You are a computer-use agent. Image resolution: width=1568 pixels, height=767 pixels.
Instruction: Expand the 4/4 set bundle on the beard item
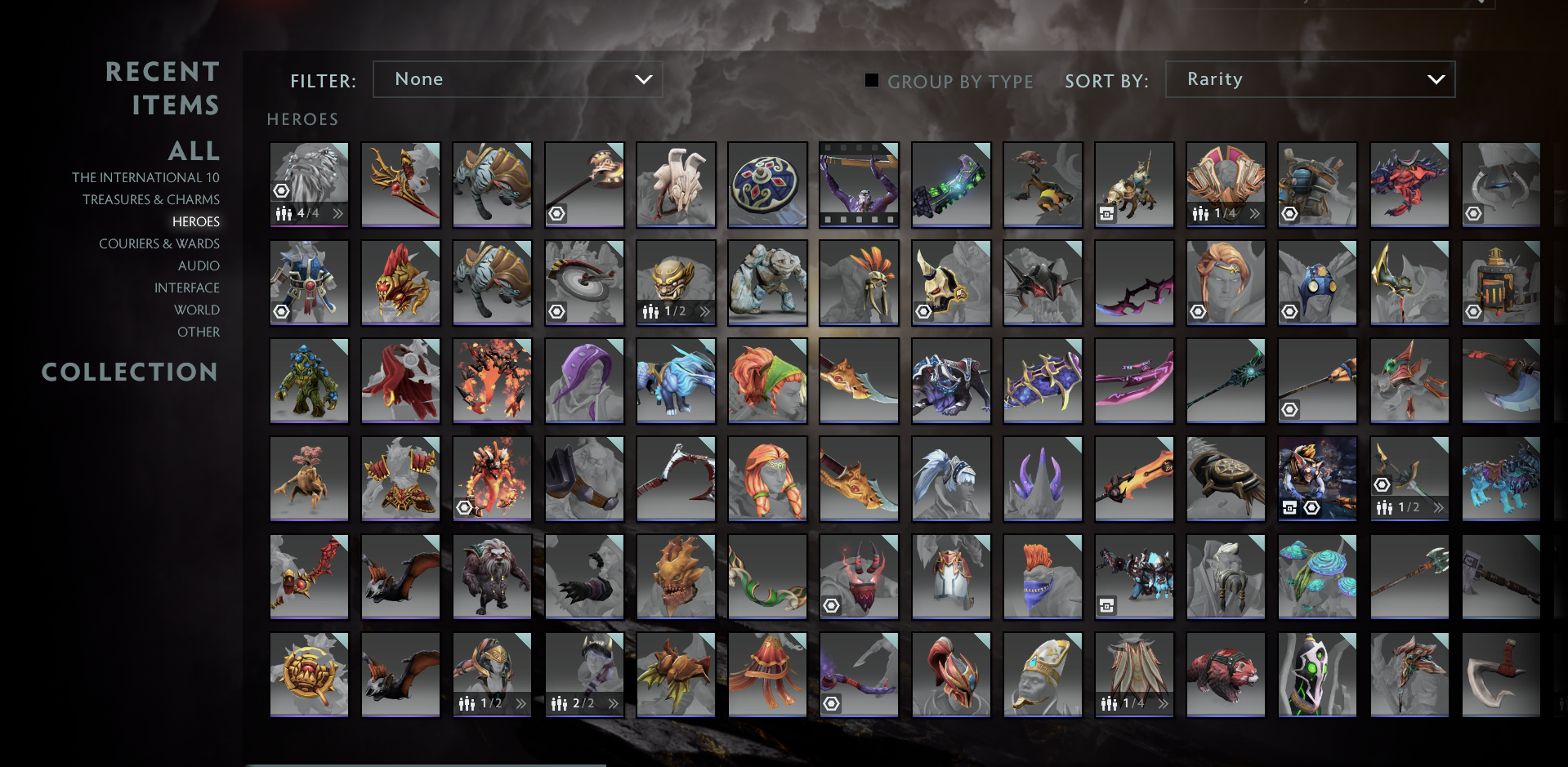click(337, 214)
